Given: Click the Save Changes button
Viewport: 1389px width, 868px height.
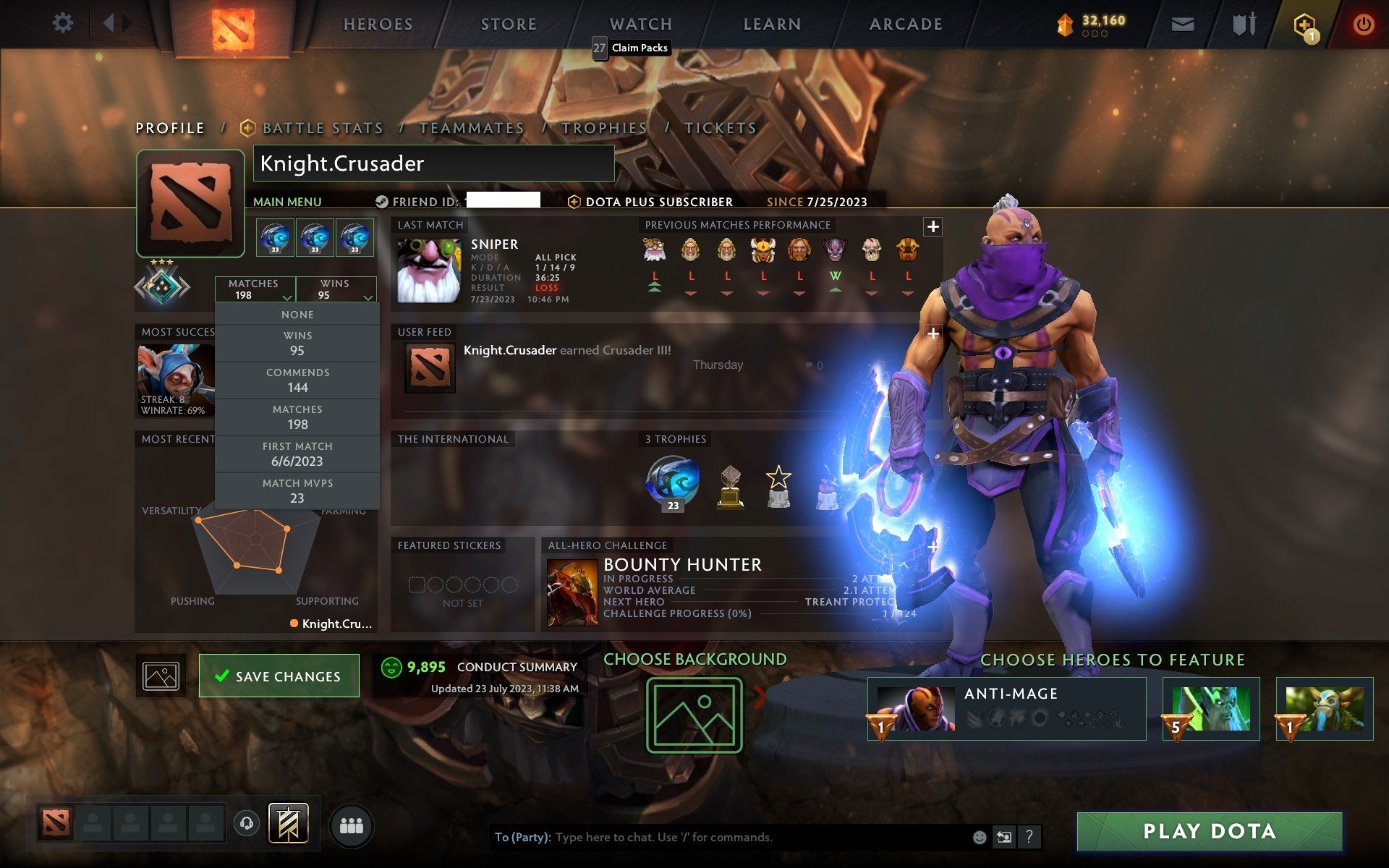Looking at the screenshot, I should point(279,675).
